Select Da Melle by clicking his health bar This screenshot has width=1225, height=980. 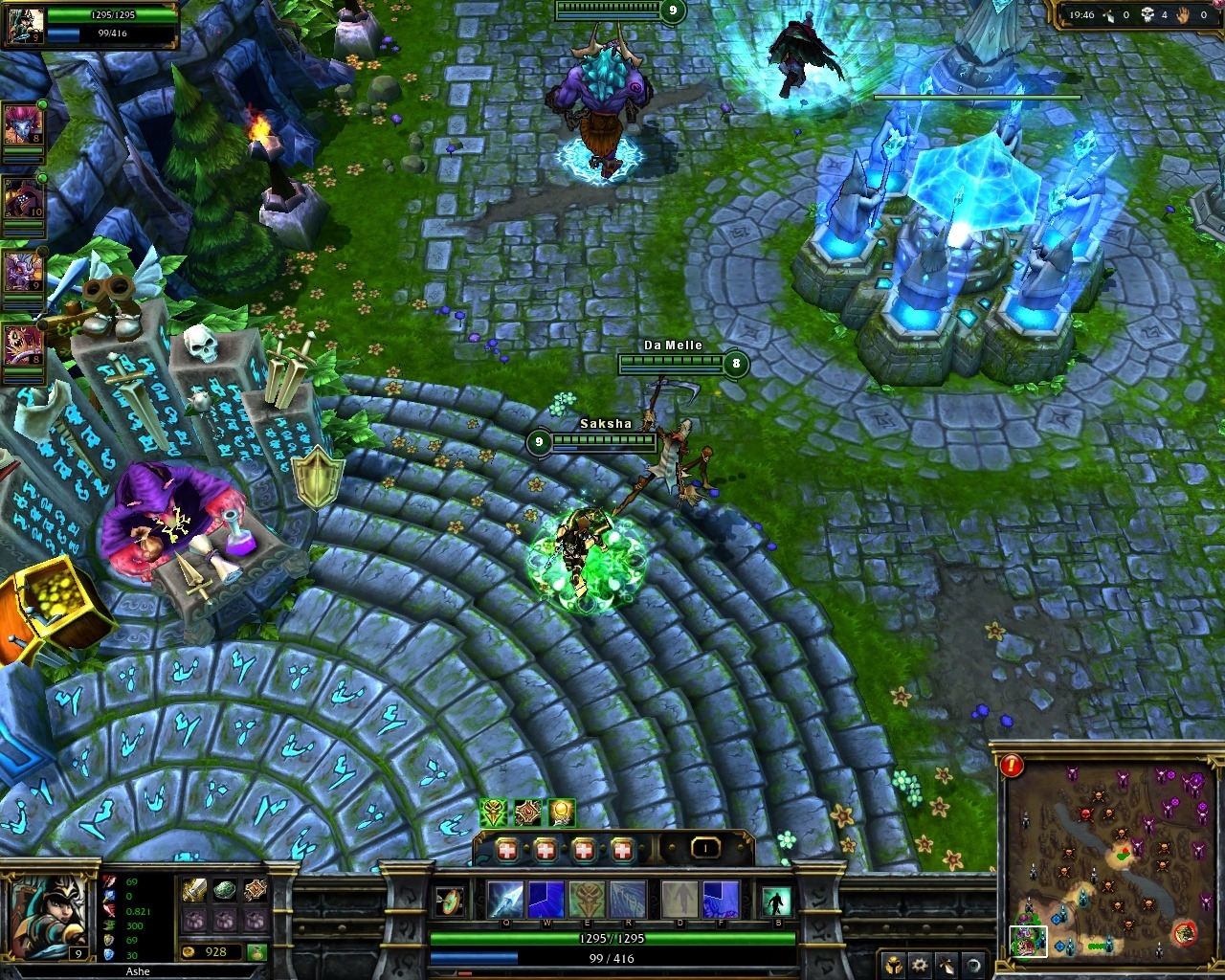click(670, 363)
